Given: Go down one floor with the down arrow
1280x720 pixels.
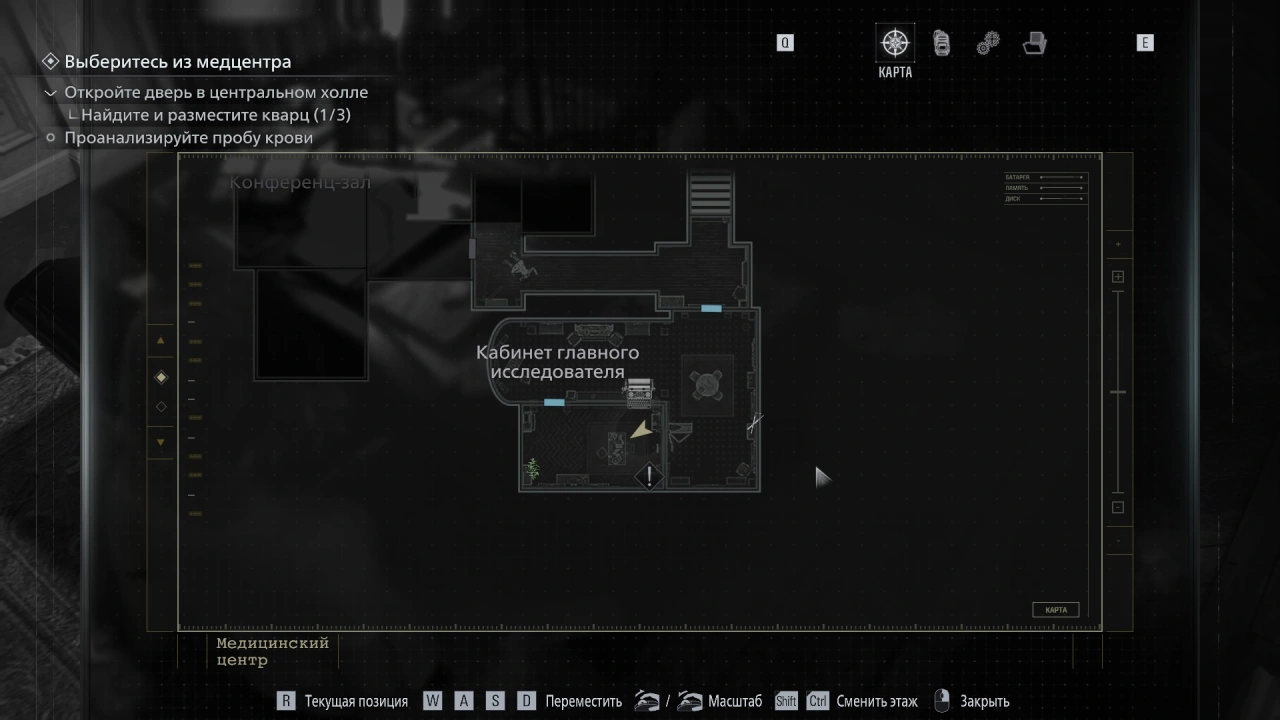Looking at the screenshot, I should coord(161,441).
